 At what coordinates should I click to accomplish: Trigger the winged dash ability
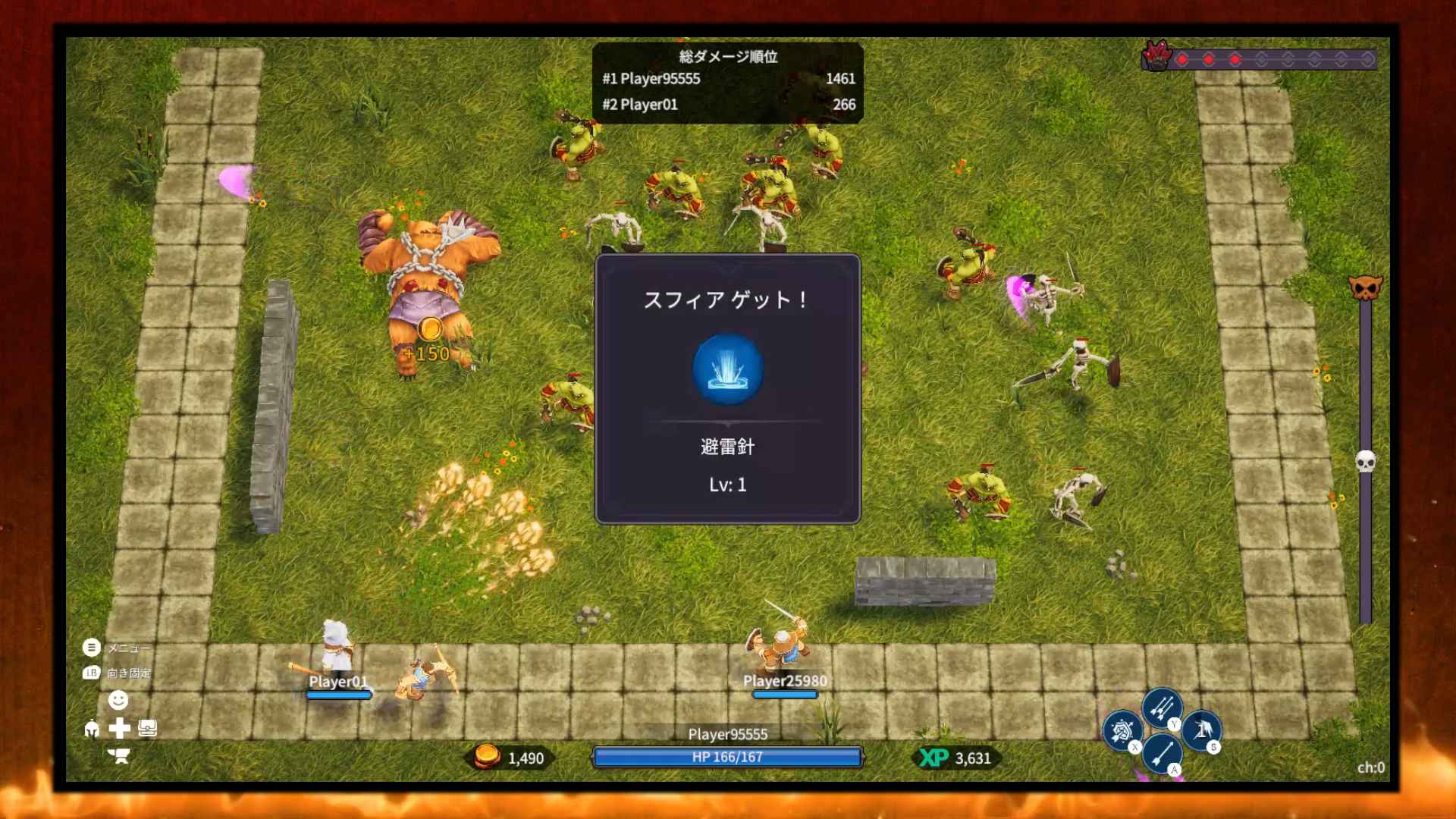pyautogui.click(x=1202, y=730)
